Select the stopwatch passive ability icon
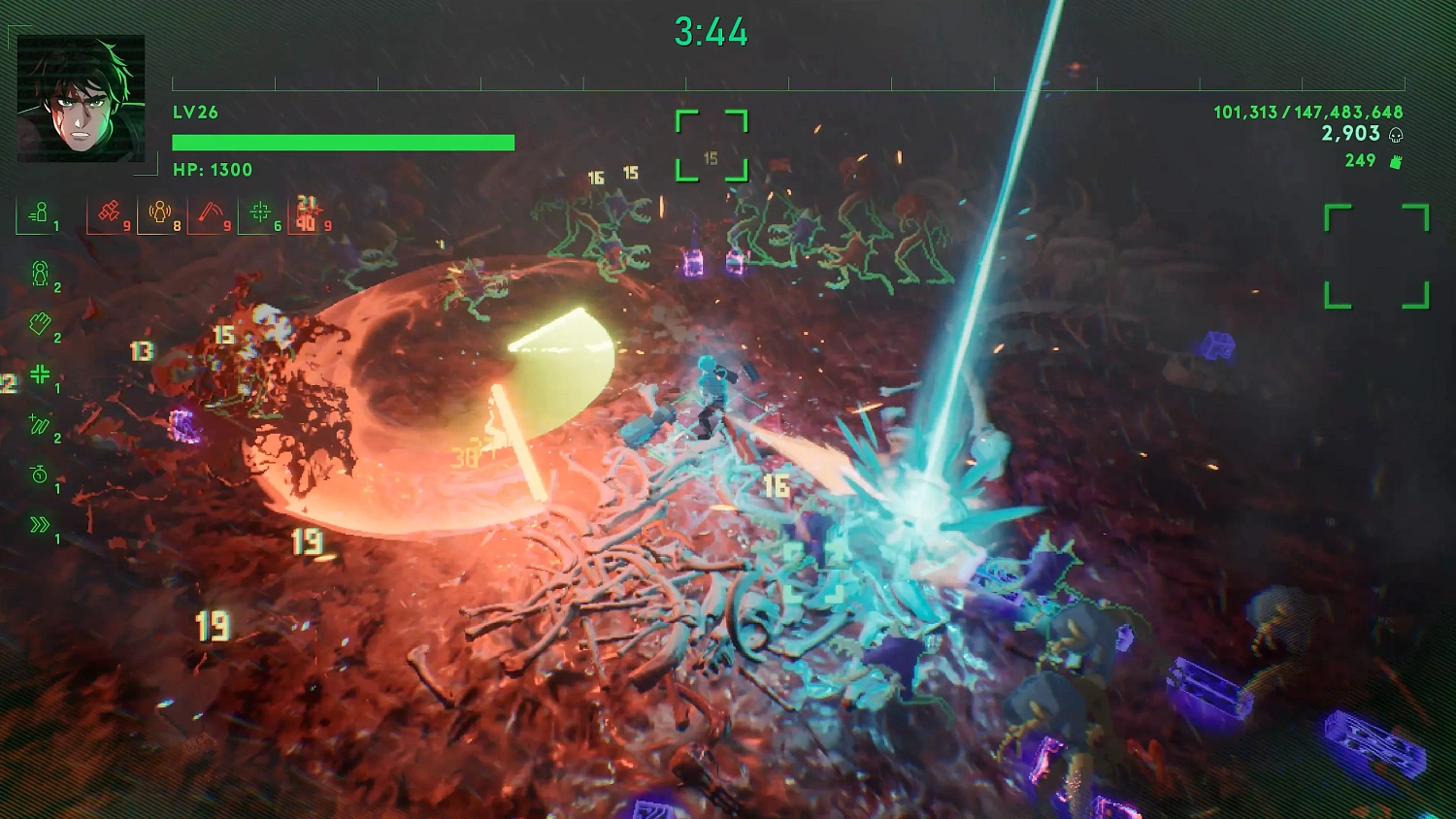 pos(37,473)
